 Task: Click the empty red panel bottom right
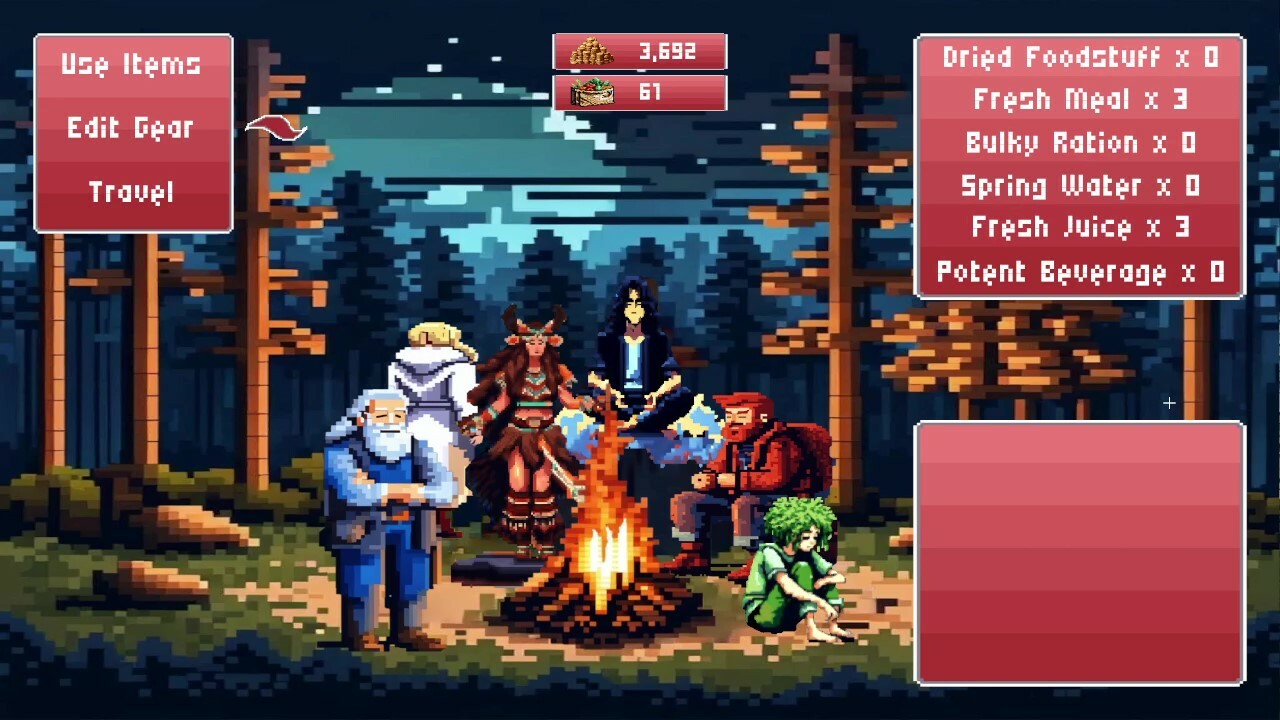1080,550
